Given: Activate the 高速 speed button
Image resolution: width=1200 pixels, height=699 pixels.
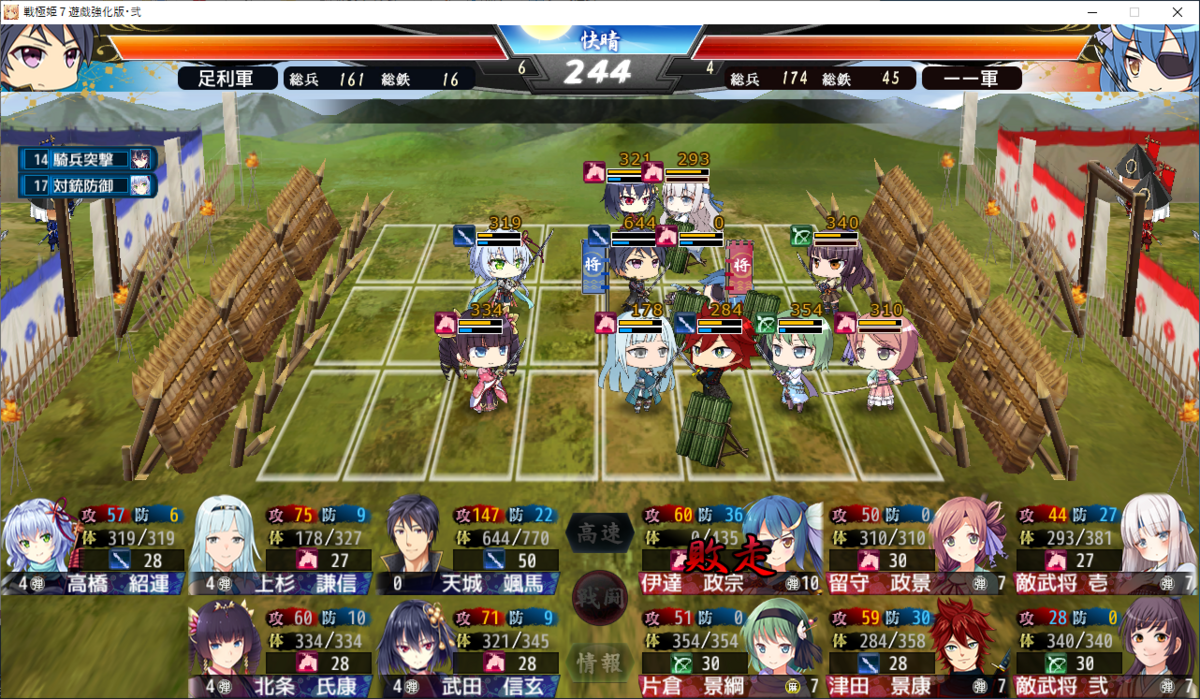Looking at the screenshot, I should (600, 534).
